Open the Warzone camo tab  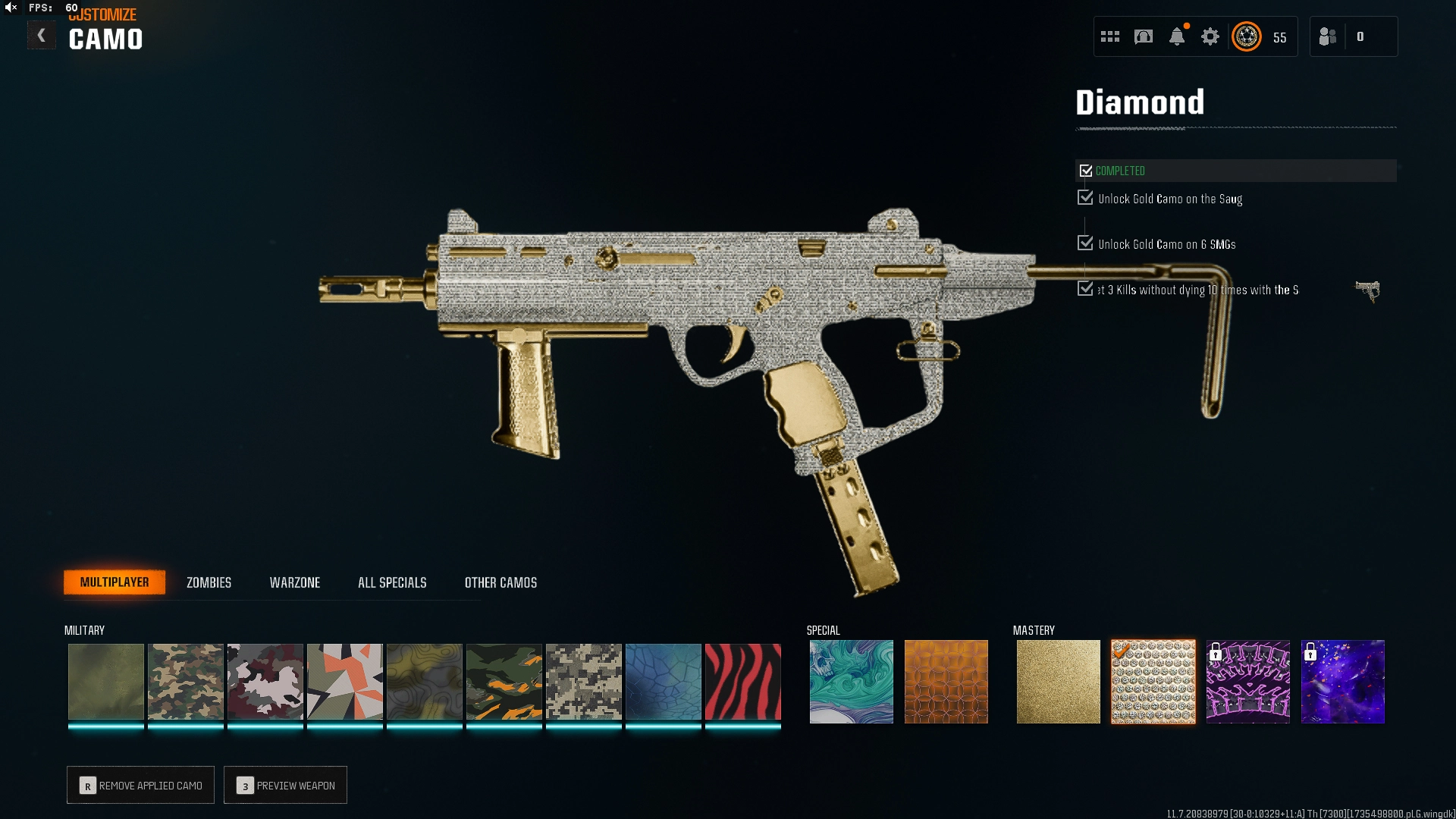coord(295,582)
